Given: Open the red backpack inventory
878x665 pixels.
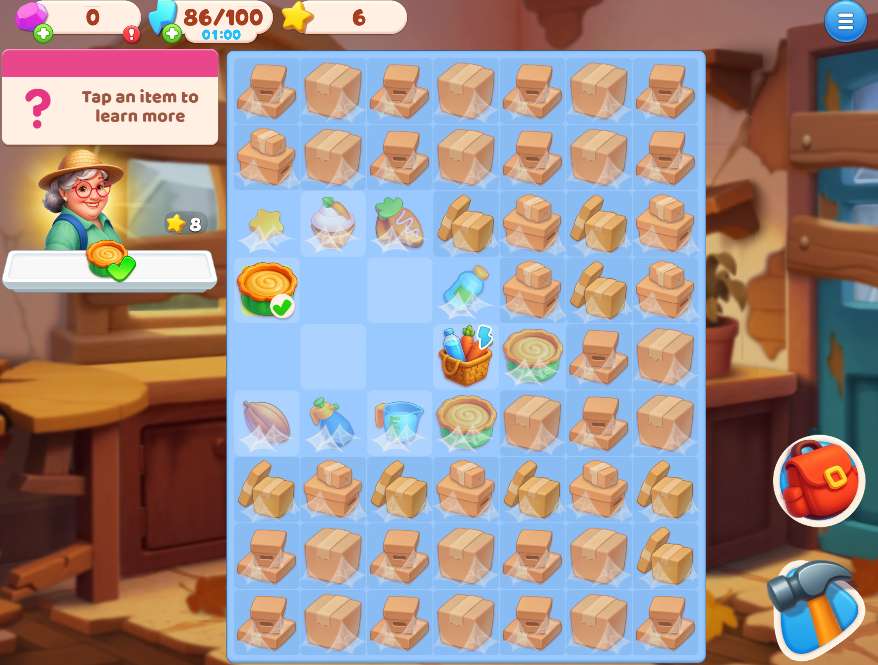Looking at the screenshot, I should [x=818, y=481].
